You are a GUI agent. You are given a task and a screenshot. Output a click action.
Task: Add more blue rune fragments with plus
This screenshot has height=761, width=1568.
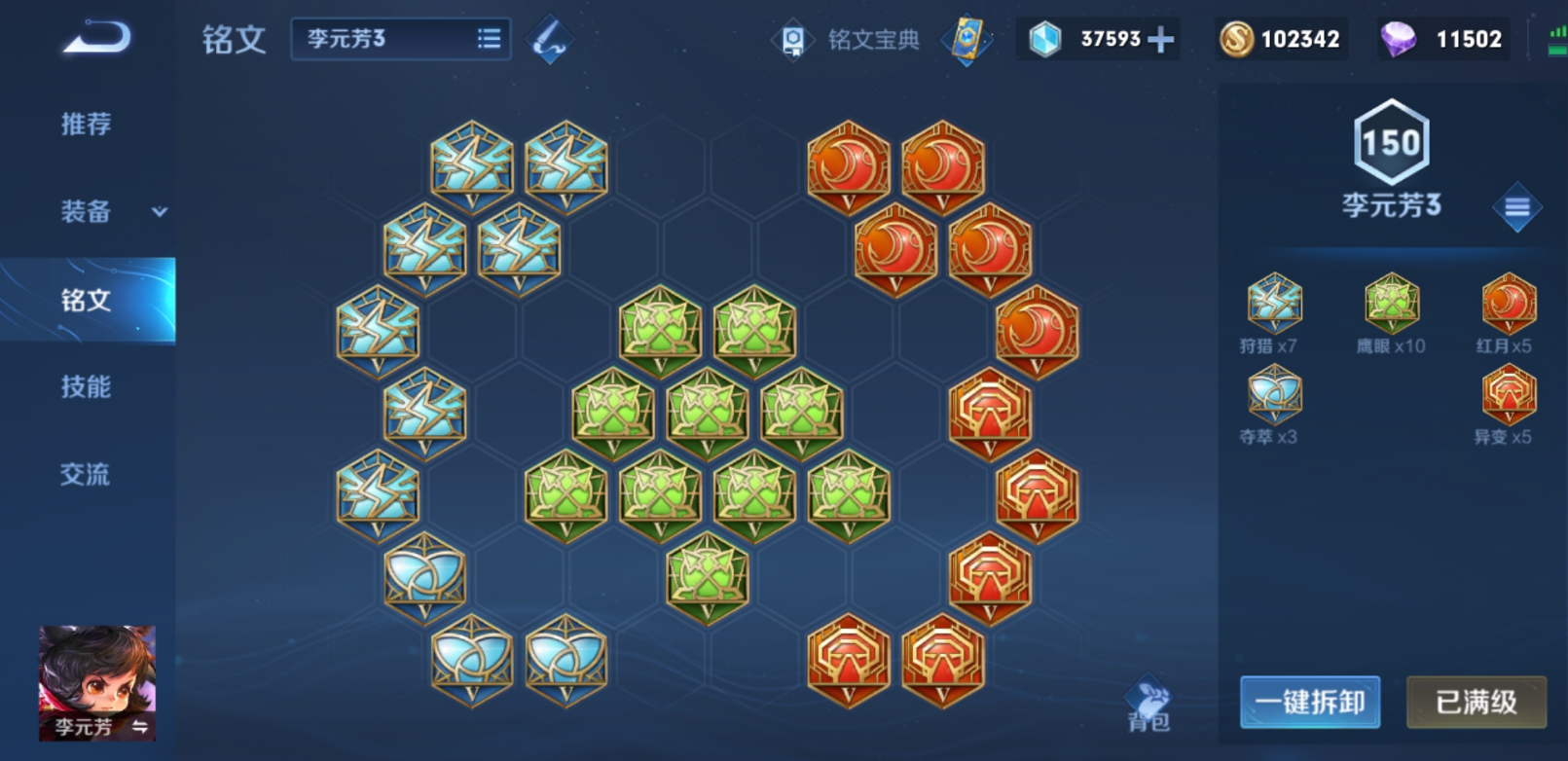click(1160, 40)
